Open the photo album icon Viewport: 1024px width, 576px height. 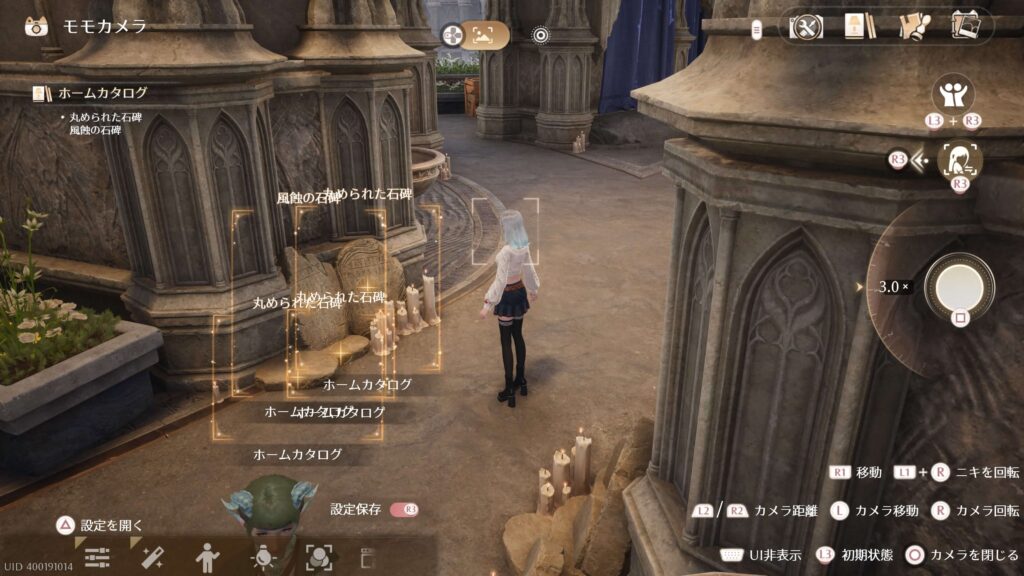965,26
